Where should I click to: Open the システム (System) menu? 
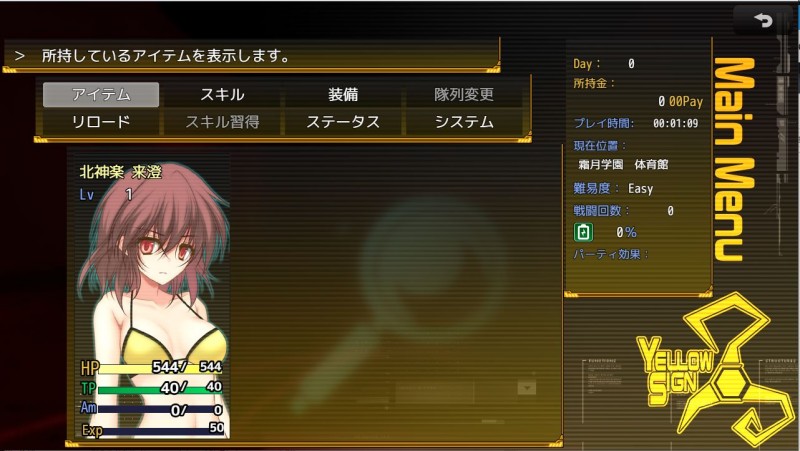(x=464, y=122)
